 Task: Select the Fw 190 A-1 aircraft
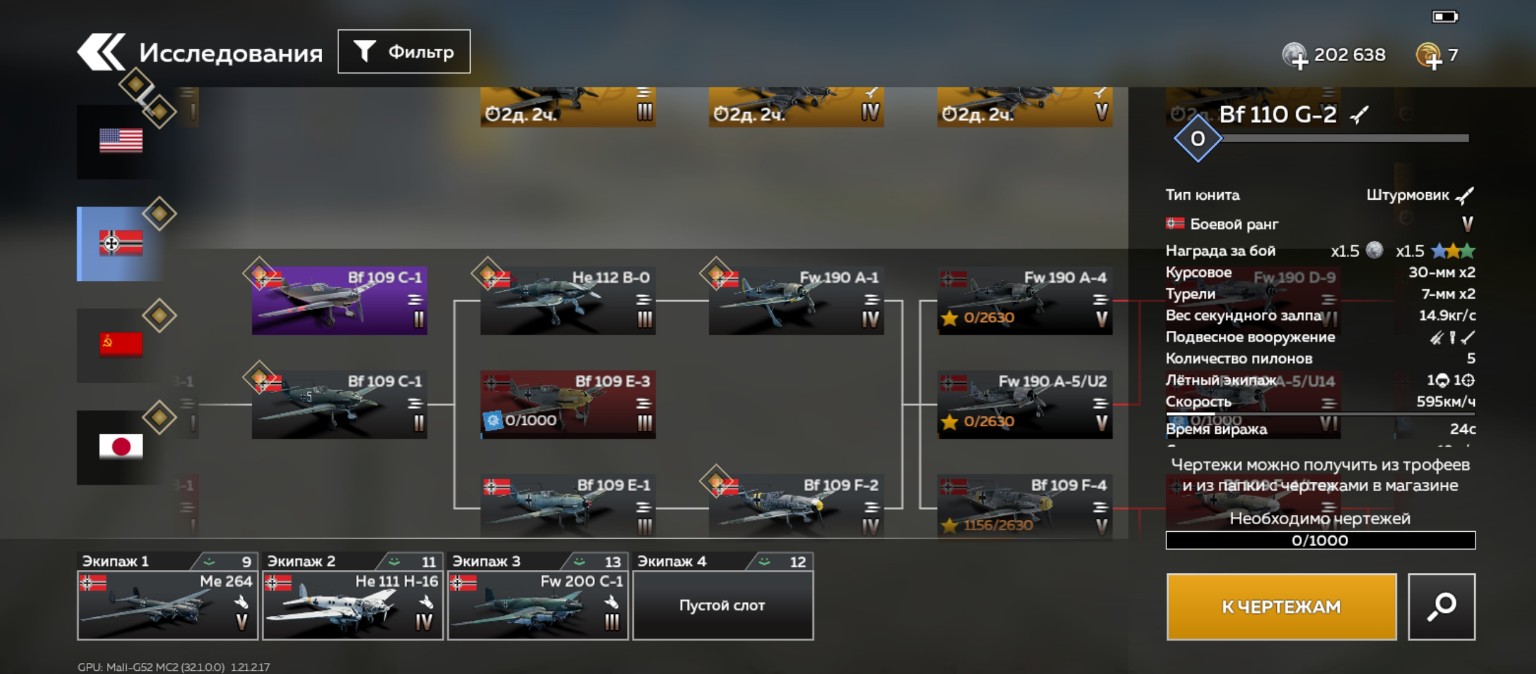click(x=796, y=300)
